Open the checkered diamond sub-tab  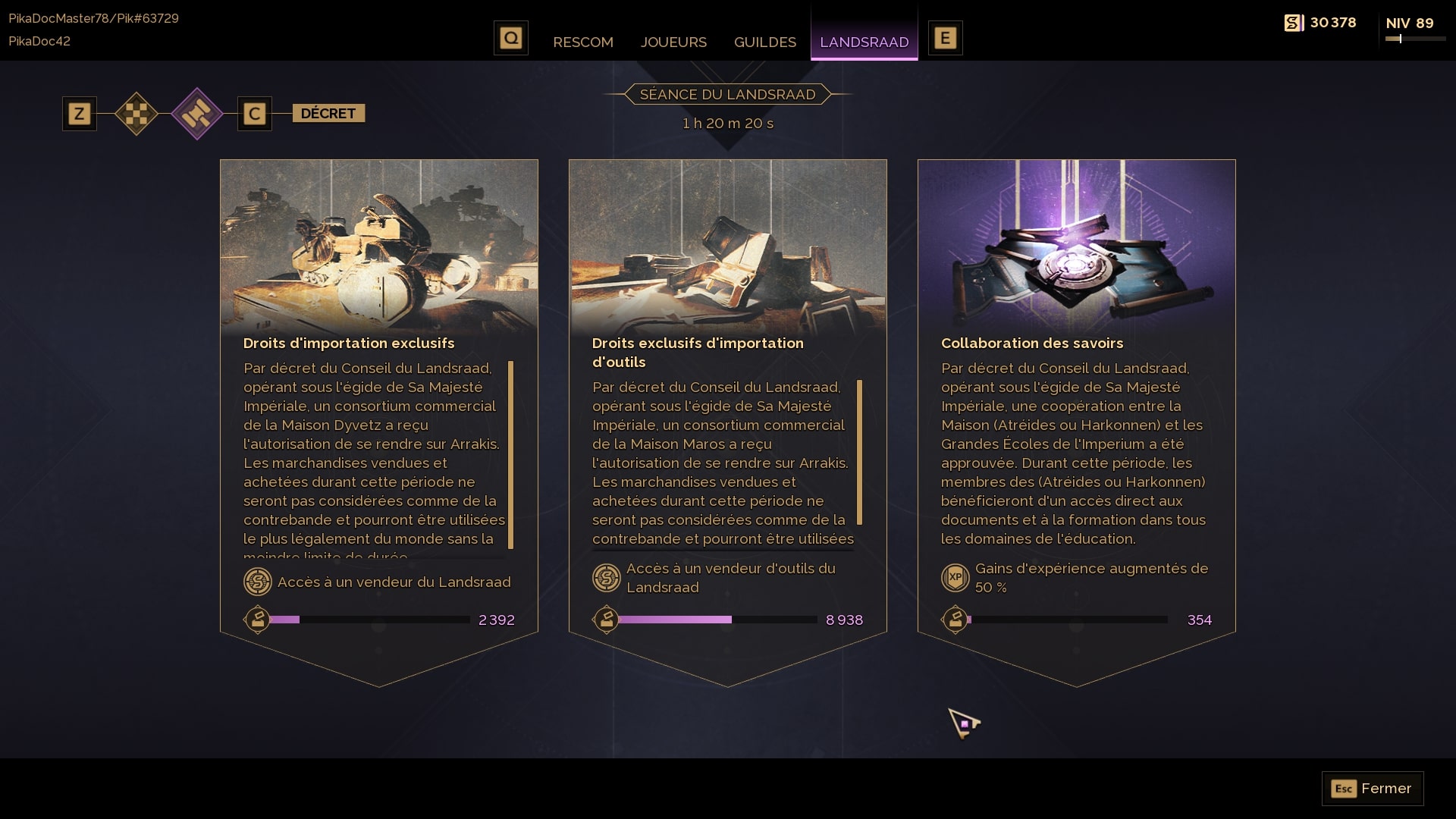[x=136, y=114]
